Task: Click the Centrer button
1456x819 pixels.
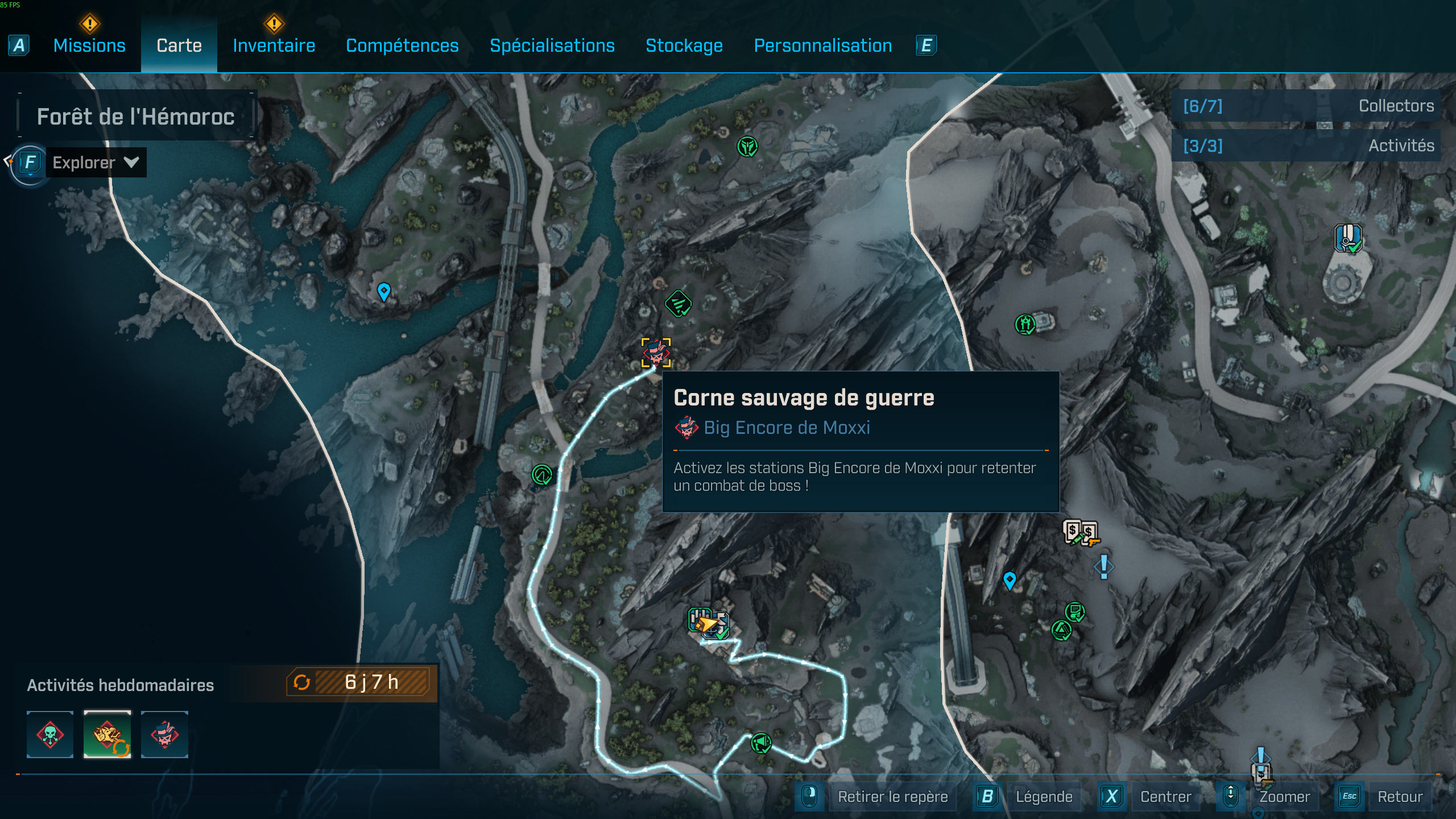Action: [x=1166, y=796]
